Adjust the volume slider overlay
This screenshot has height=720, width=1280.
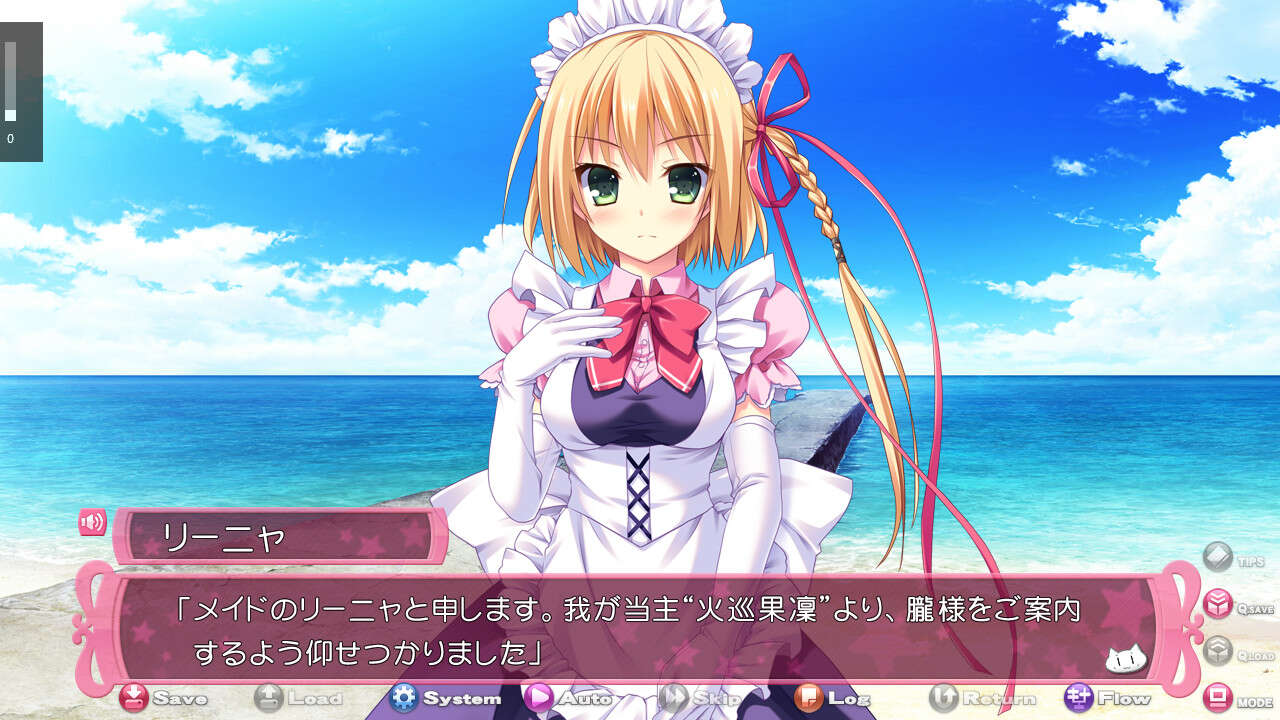point(11,82)
